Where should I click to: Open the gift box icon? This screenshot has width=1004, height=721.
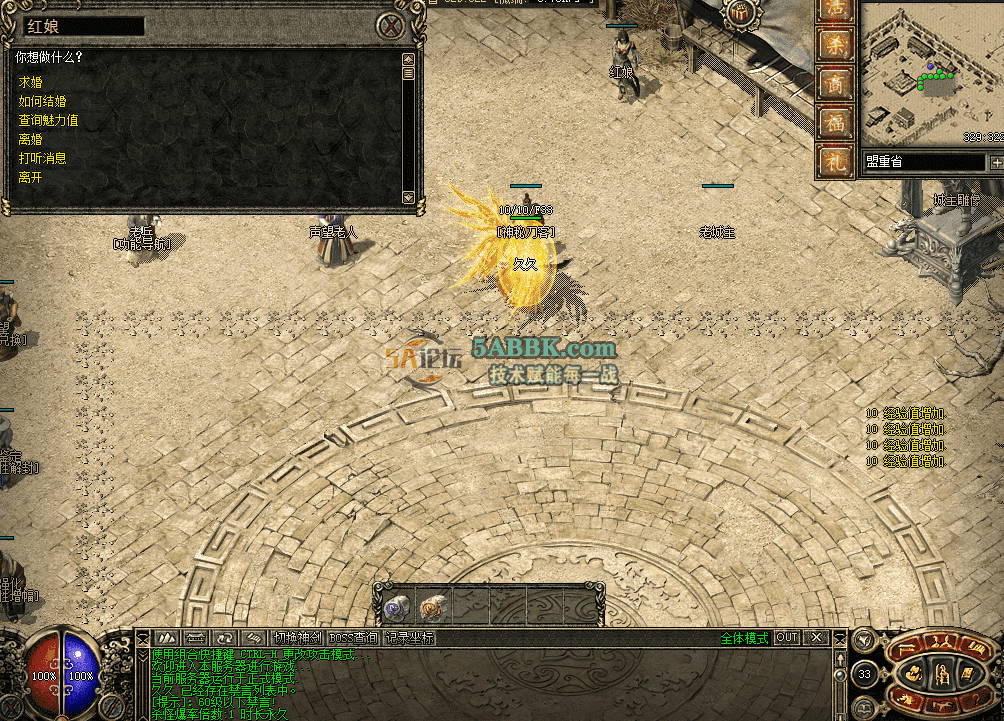tap(741, 13)
